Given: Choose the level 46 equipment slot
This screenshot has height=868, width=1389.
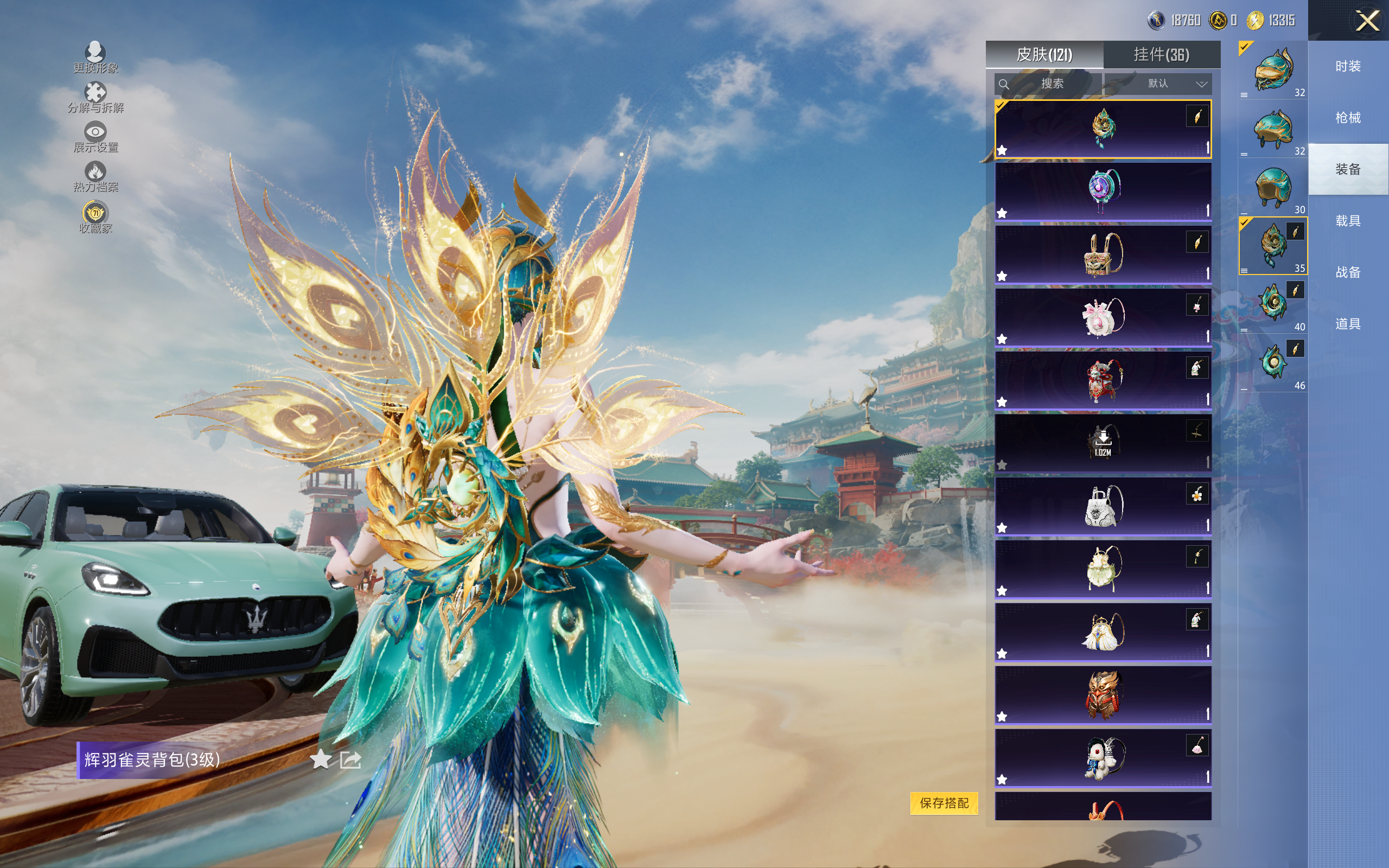Looking at the screenshot, I should (x=1272, y=364).
